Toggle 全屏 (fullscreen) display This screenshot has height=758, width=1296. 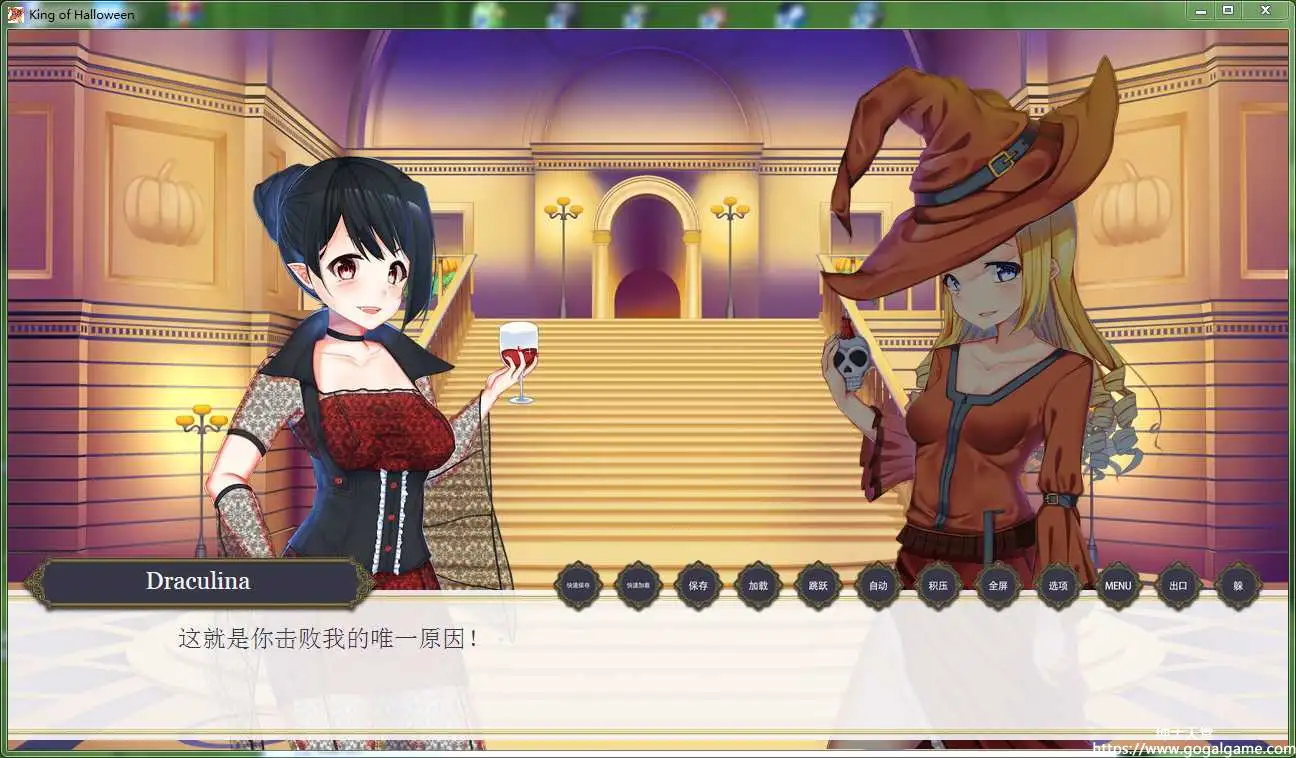point(998,588)
